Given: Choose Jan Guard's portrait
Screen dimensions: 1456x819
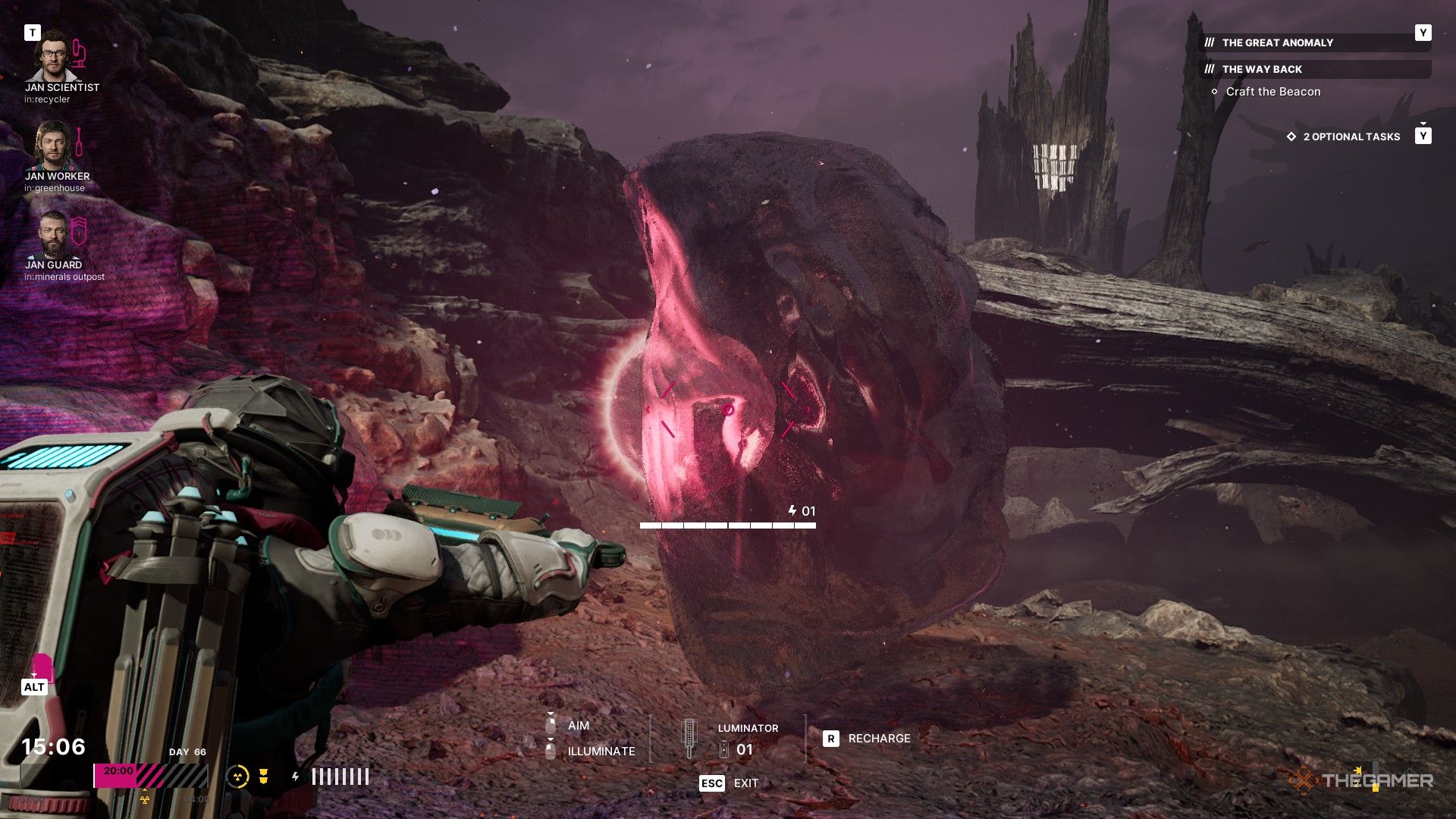Looking at the screenshot, I should [53, 234].
